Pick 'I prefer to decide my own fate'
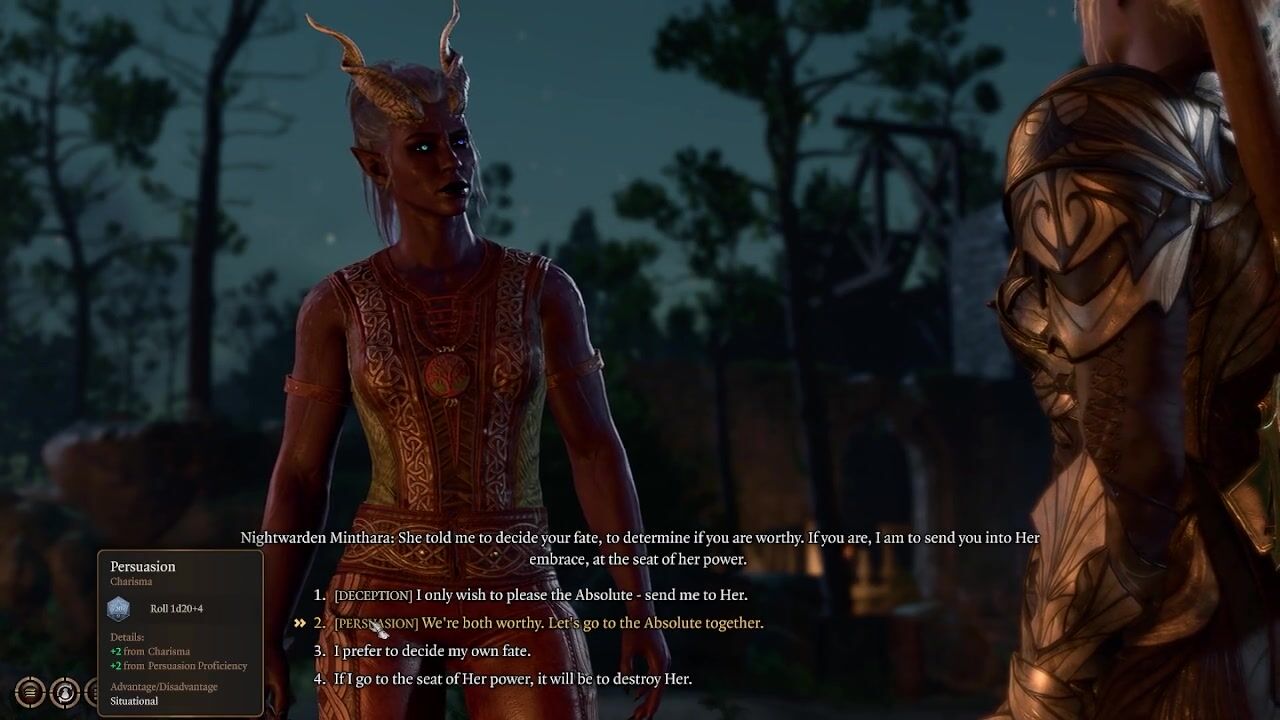 point(432,651)
